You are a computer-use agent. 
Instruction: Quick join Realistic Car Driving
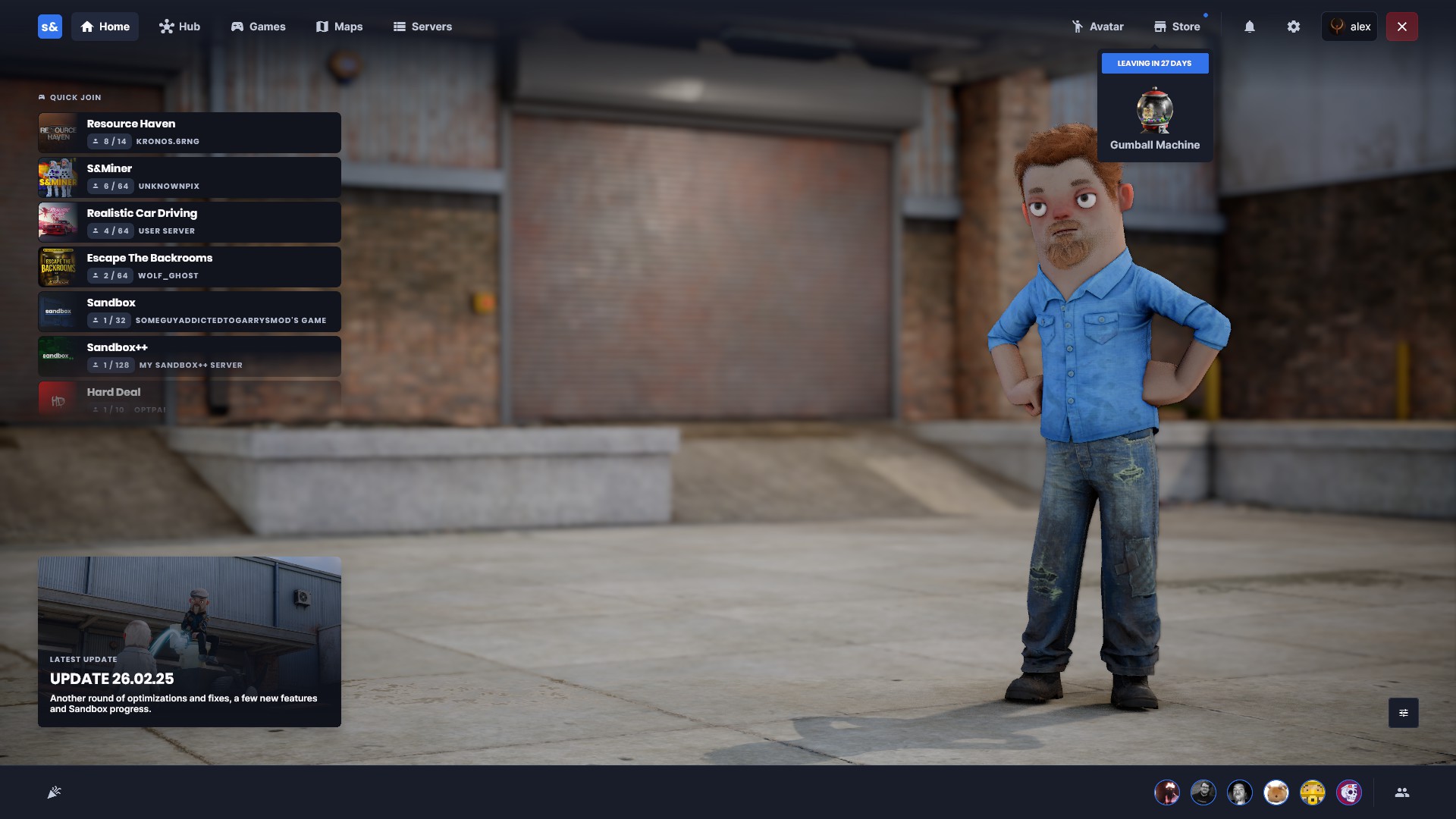pyautogui.click(x=190, y=222)
